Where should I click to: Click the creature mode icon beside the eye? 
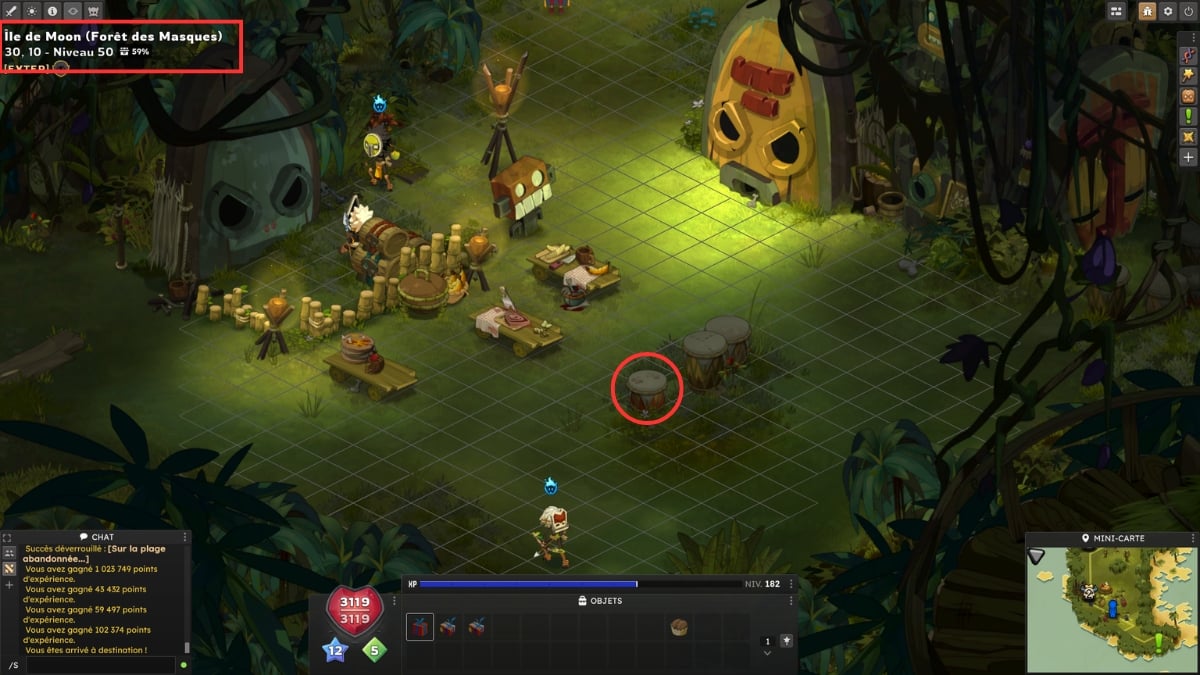pos(94,10)
